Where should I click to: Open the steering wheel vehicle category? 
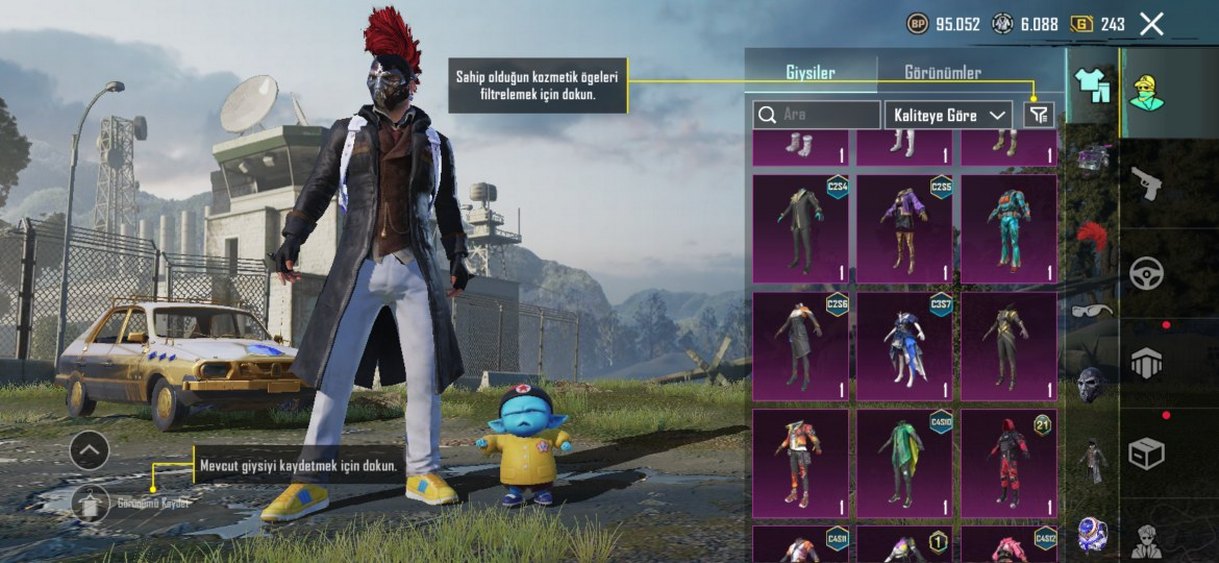click(1145, 273)
